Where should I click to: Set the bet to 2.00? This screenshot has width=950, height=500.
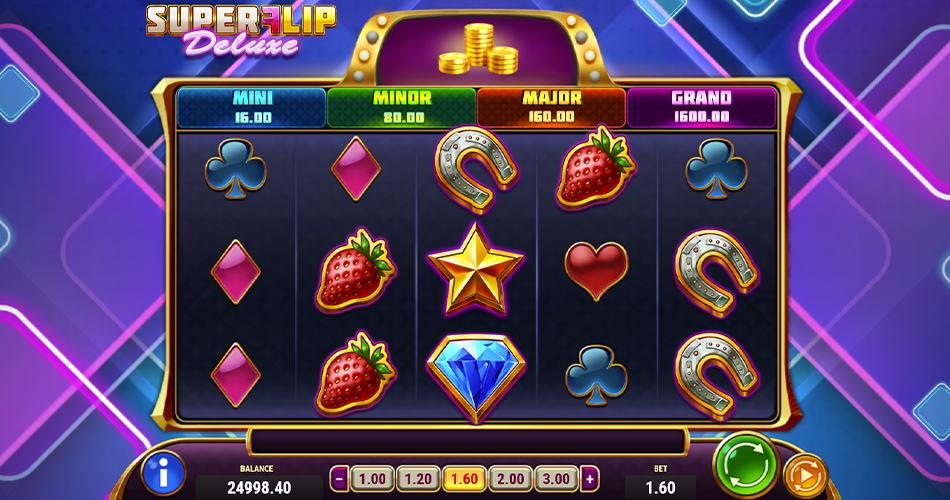click(x=509, y=478)
